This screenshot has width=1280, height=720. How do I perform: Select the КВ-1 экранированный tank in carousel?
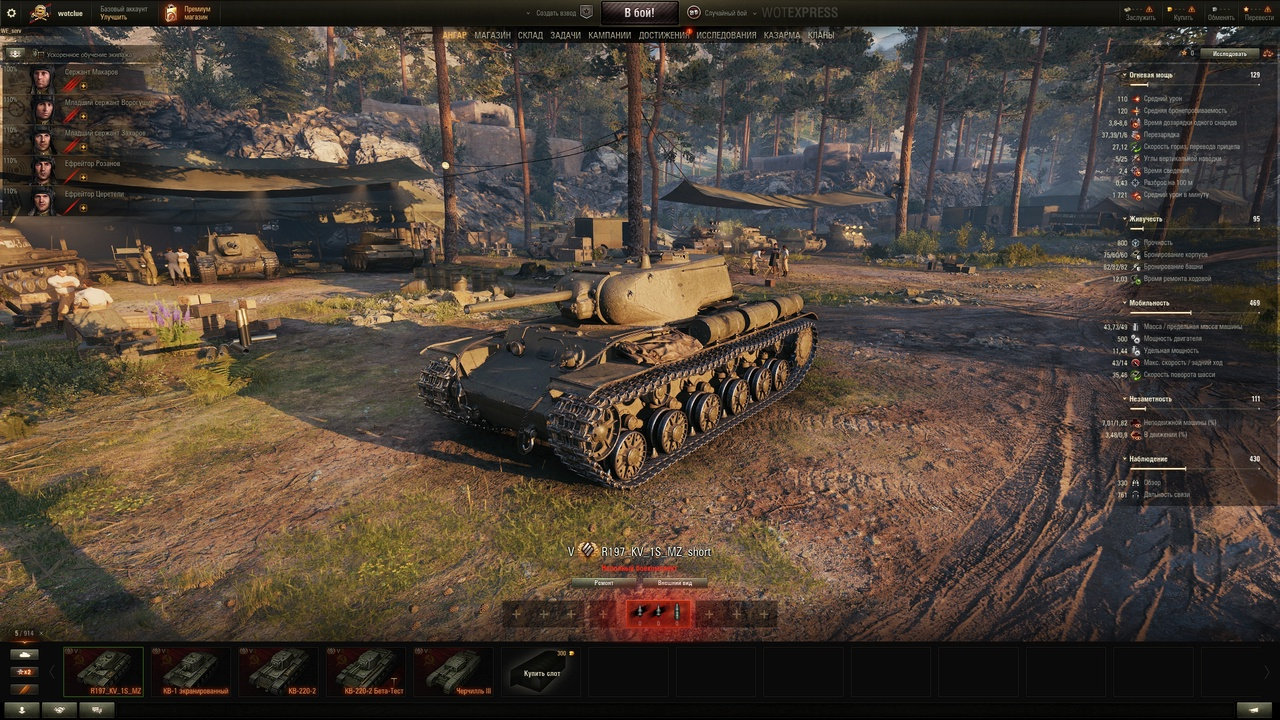tap(191, 672)
